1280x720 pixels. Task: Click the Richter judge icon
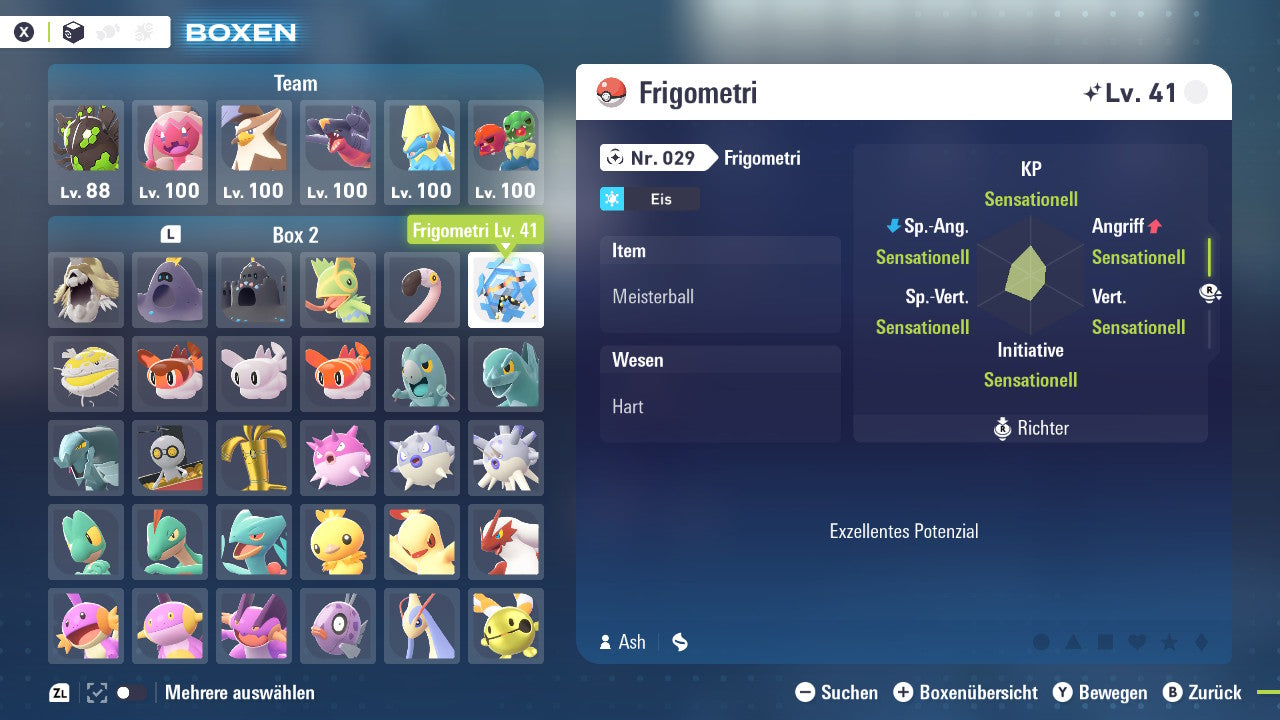(1003, 428)
